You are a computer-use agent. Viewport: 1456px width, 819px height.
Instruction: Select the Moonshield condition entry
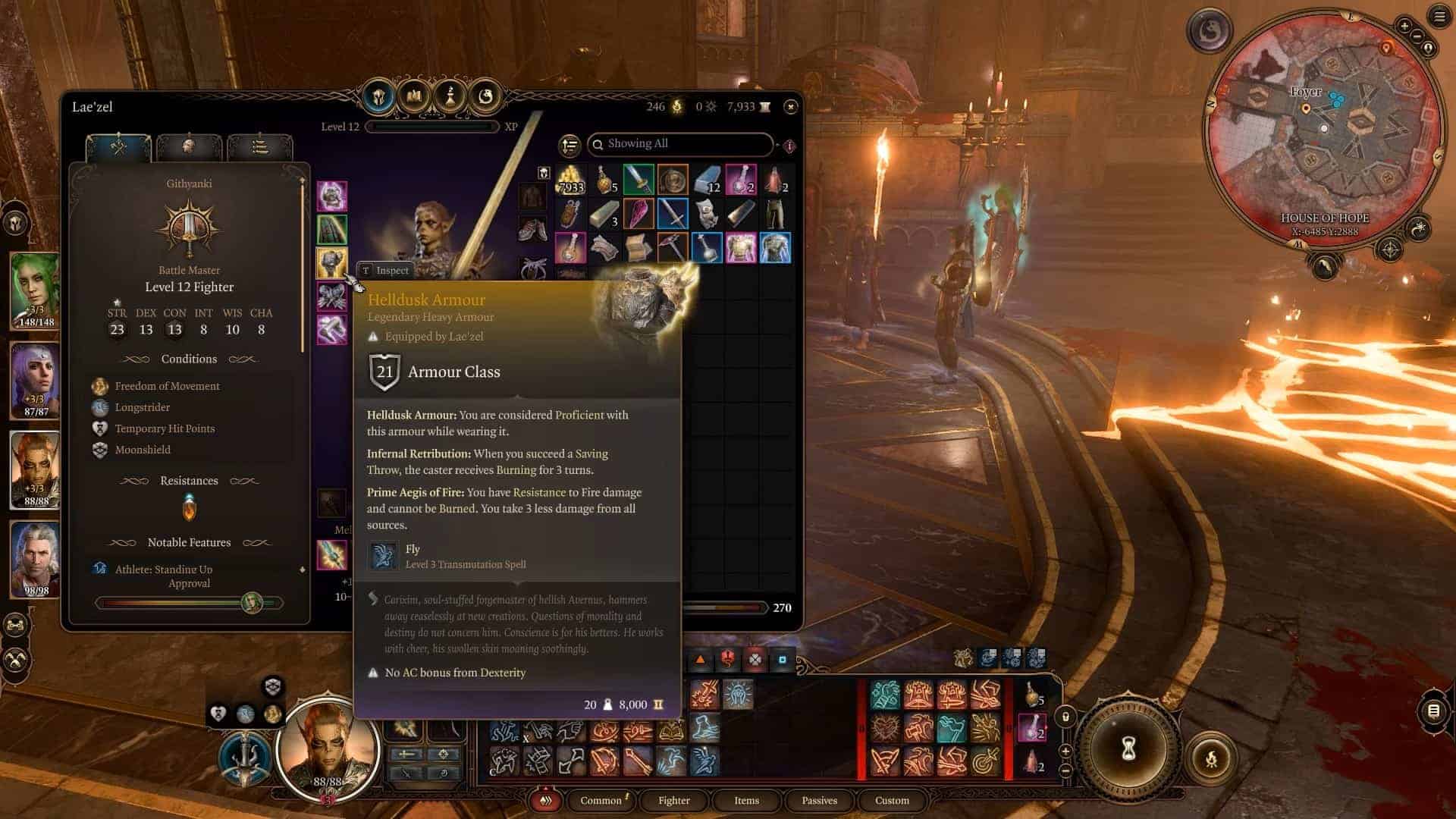tap(143, 450)
